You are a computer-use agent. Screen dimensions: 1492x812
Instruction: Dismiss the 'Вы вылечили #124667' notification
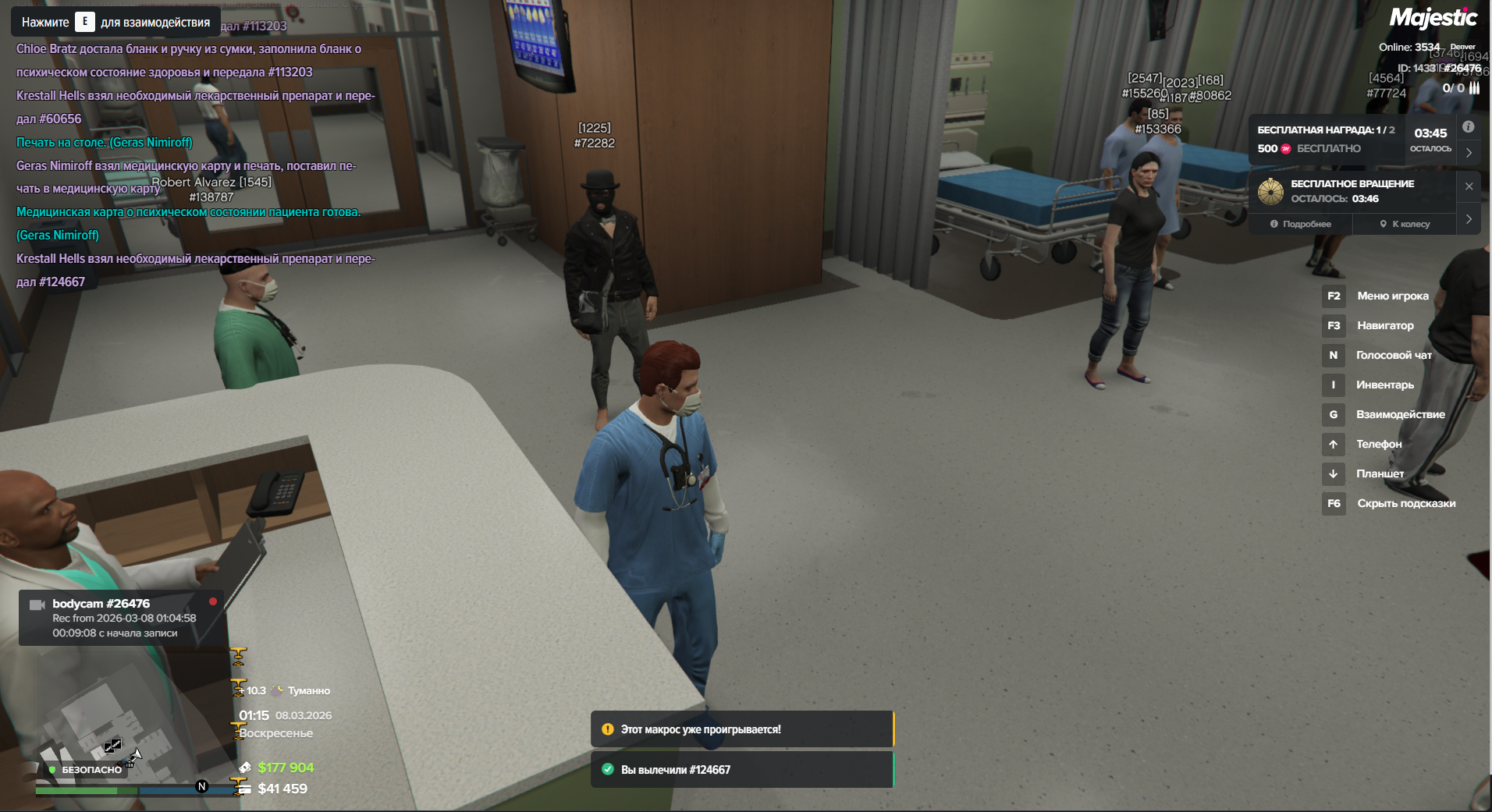[x=741, y=770]
